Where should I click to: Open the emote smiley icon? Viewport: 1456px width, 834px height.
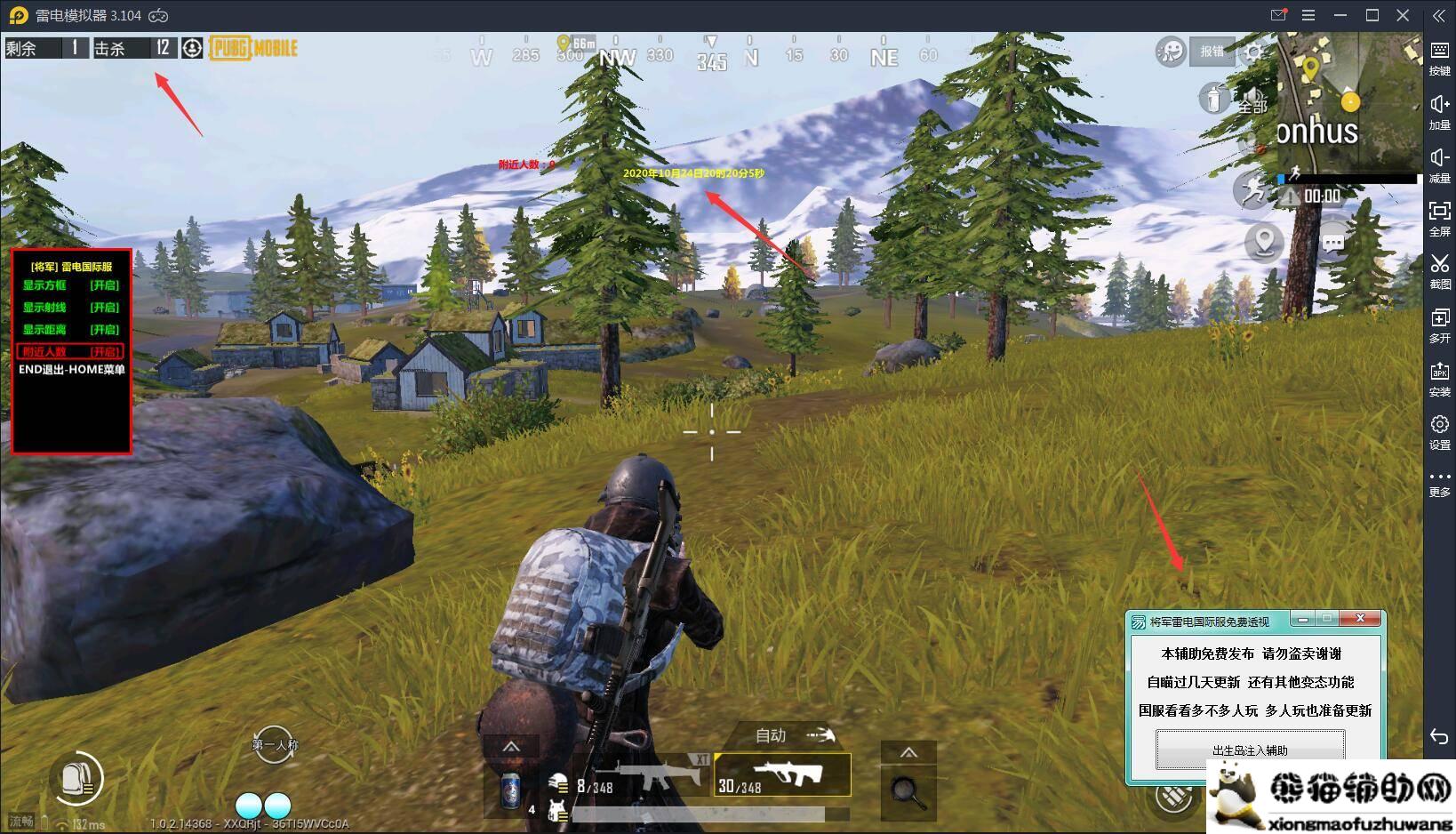click(x=1171, y=52)
